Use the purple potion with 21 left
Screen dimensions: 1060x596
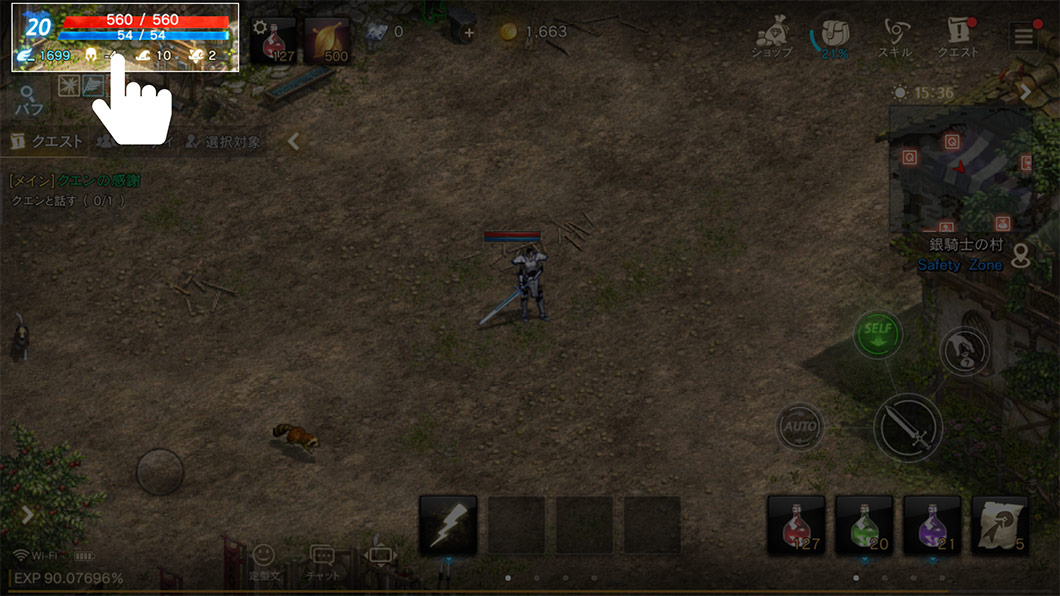(x=932, y=525)
